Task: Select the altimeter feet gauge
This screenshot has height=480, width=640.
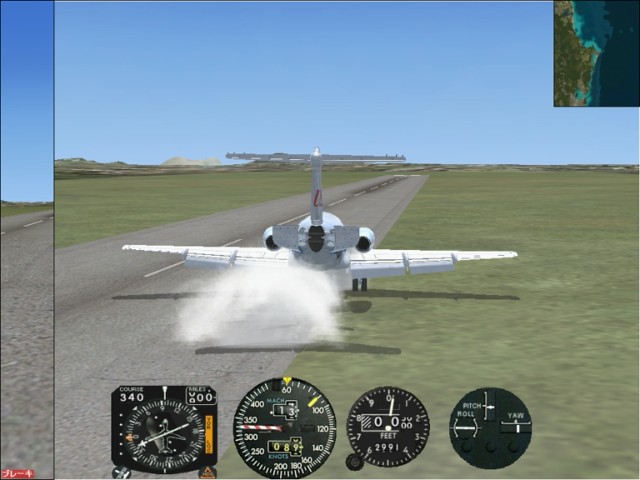Action: (388, 427)
